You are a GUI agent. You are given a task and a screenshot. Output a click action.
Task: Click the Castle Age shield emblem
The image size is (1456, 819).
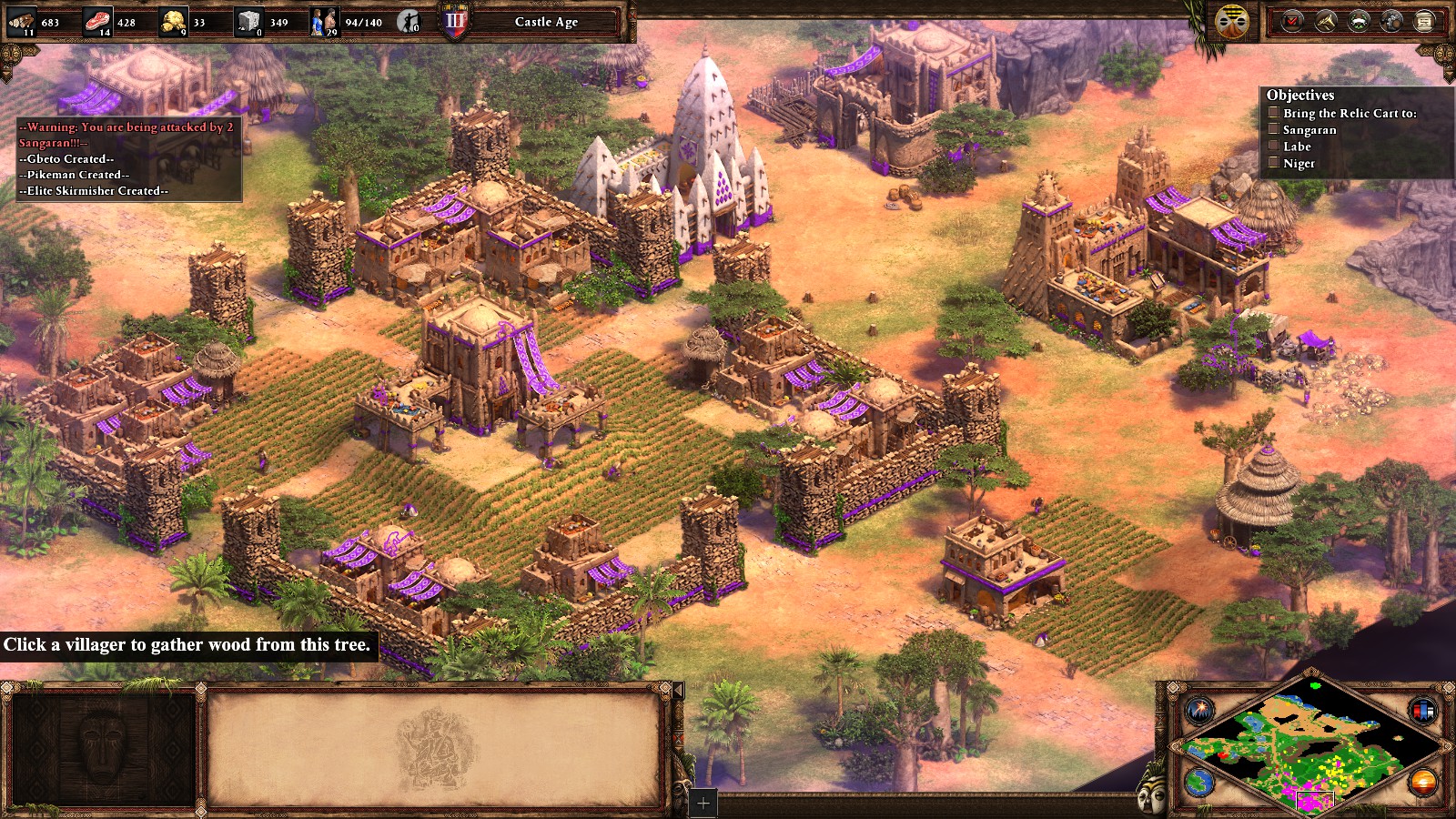click(455, 21)
